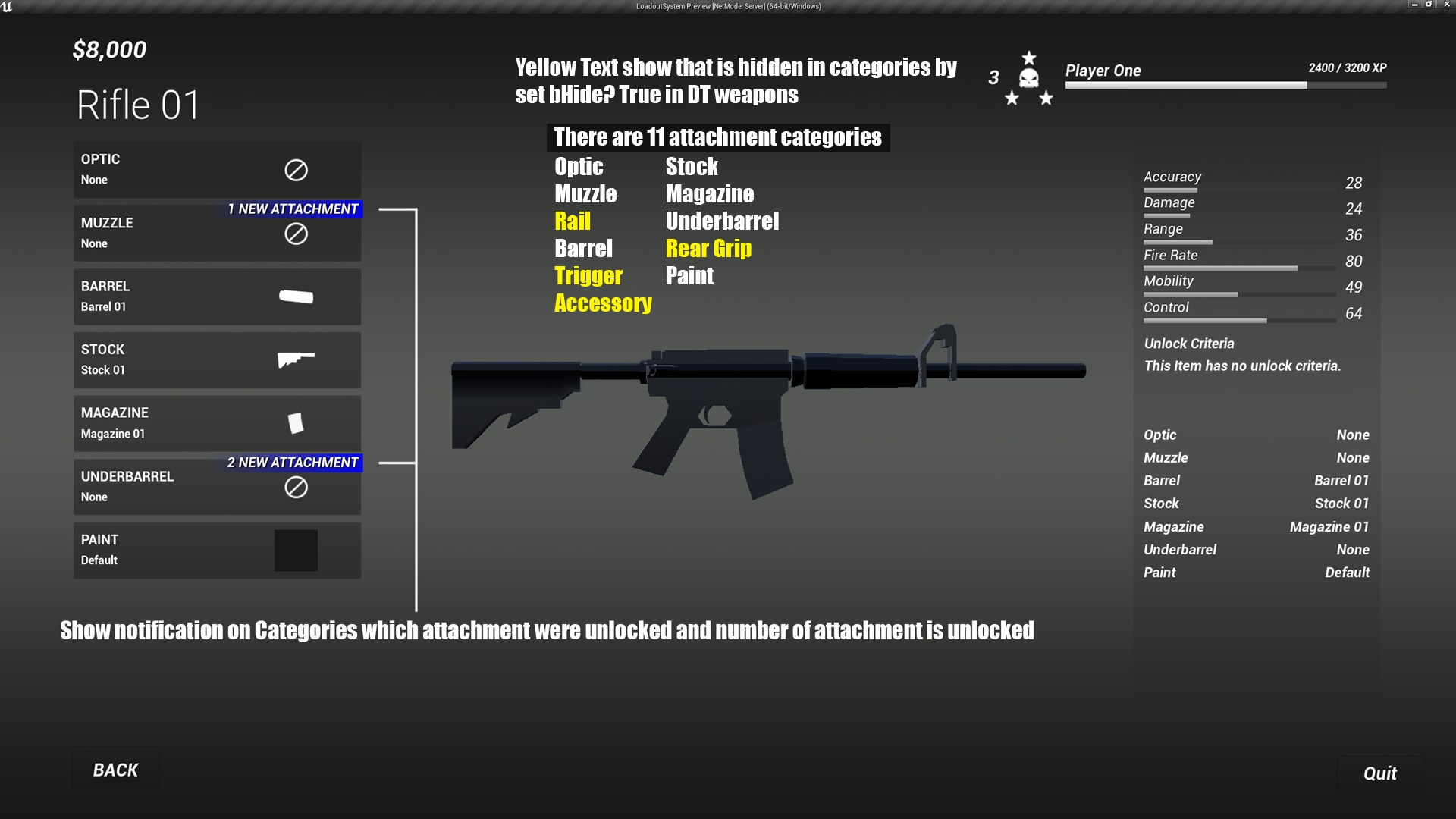Click the Quit button

coord(1379,773)
